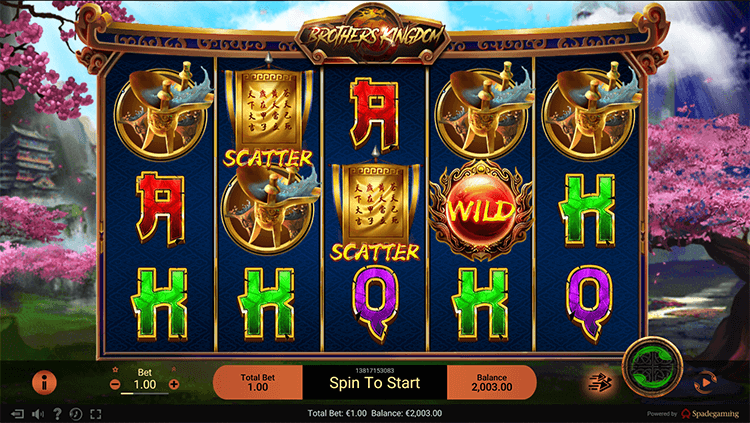This screenshot has height=423, width=750.
Task: Click the Spin To Start bar
Action: click(374, 382)
